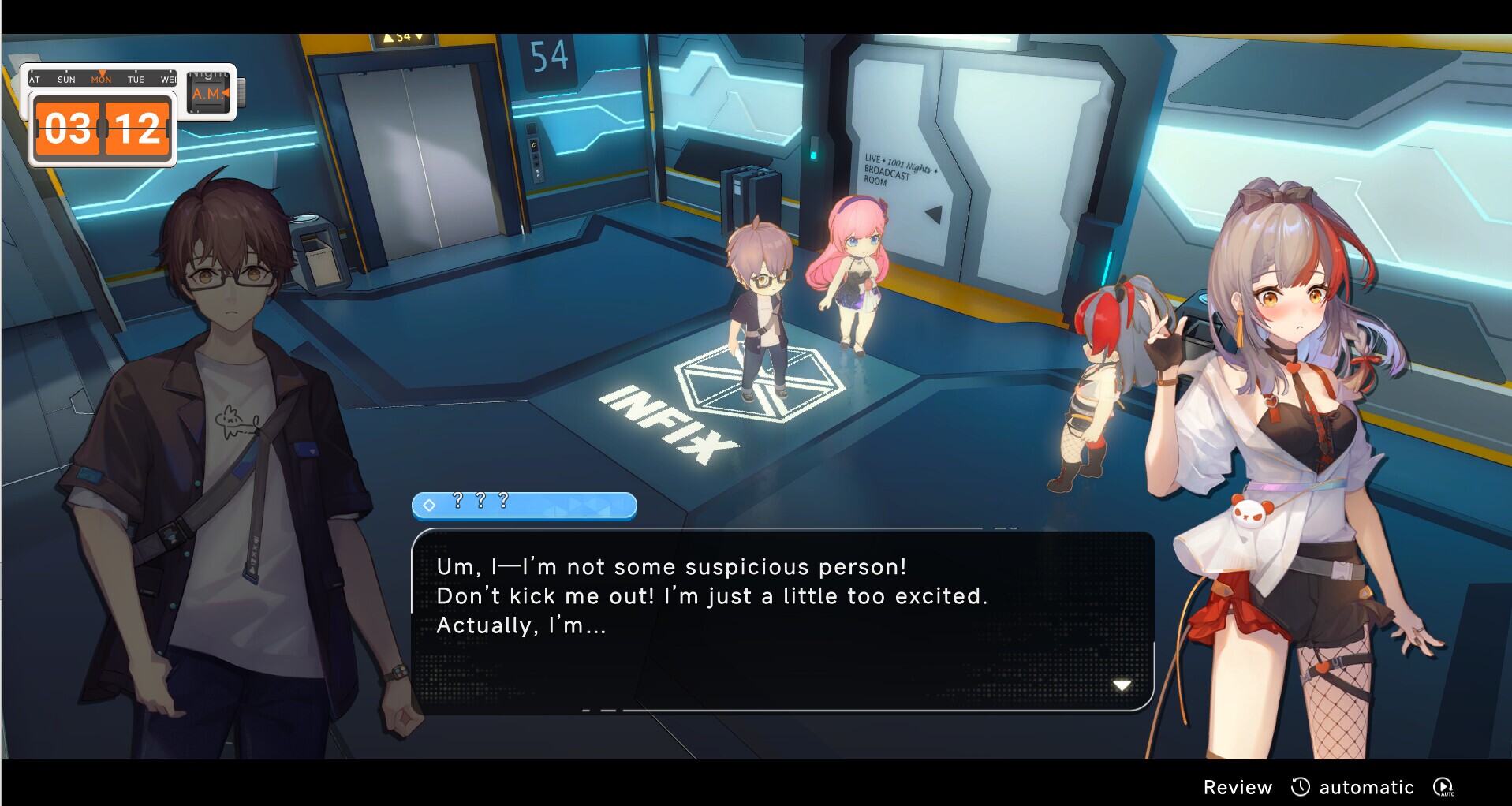Toggle automatic text playback mode
Viewport: 1512px width, 806px height.
click(x=1366, y=786)
